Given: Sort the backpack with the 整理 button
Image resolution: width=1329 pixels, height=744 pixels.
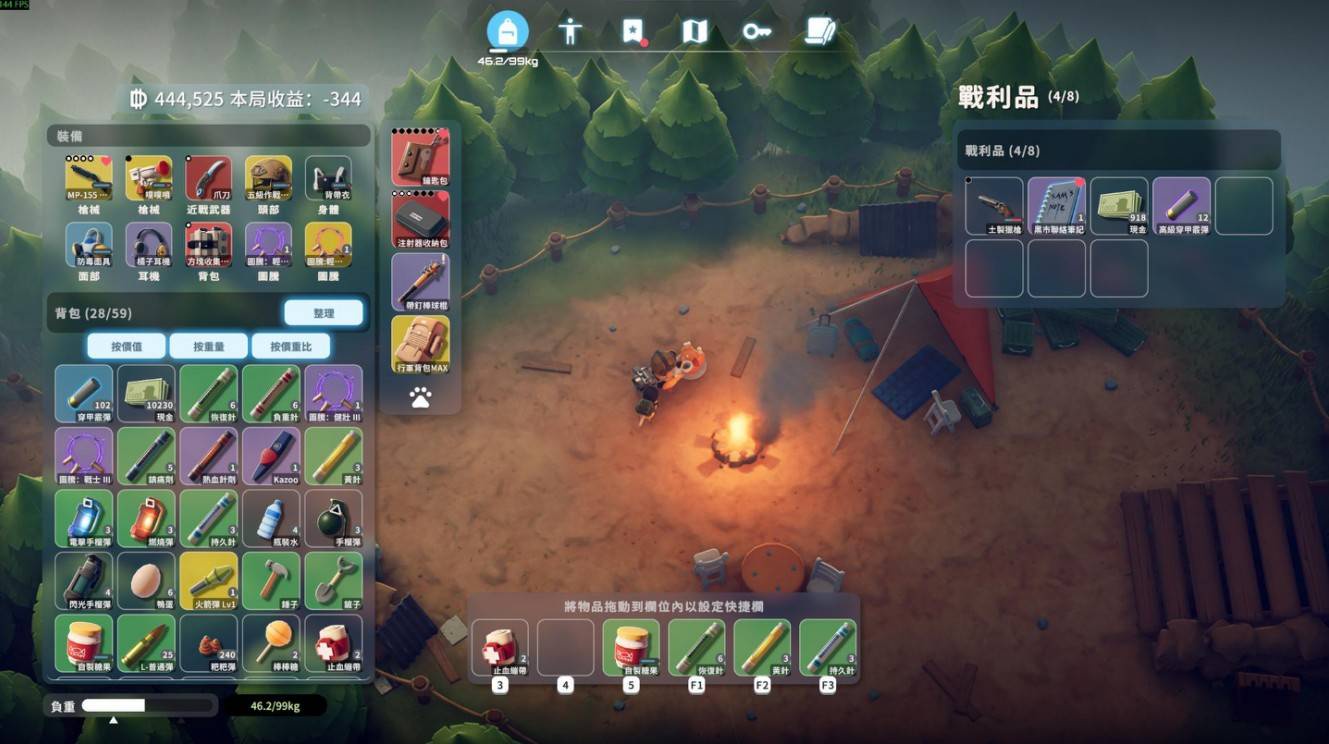Looking at the screenshot, I should pos(323,313).
